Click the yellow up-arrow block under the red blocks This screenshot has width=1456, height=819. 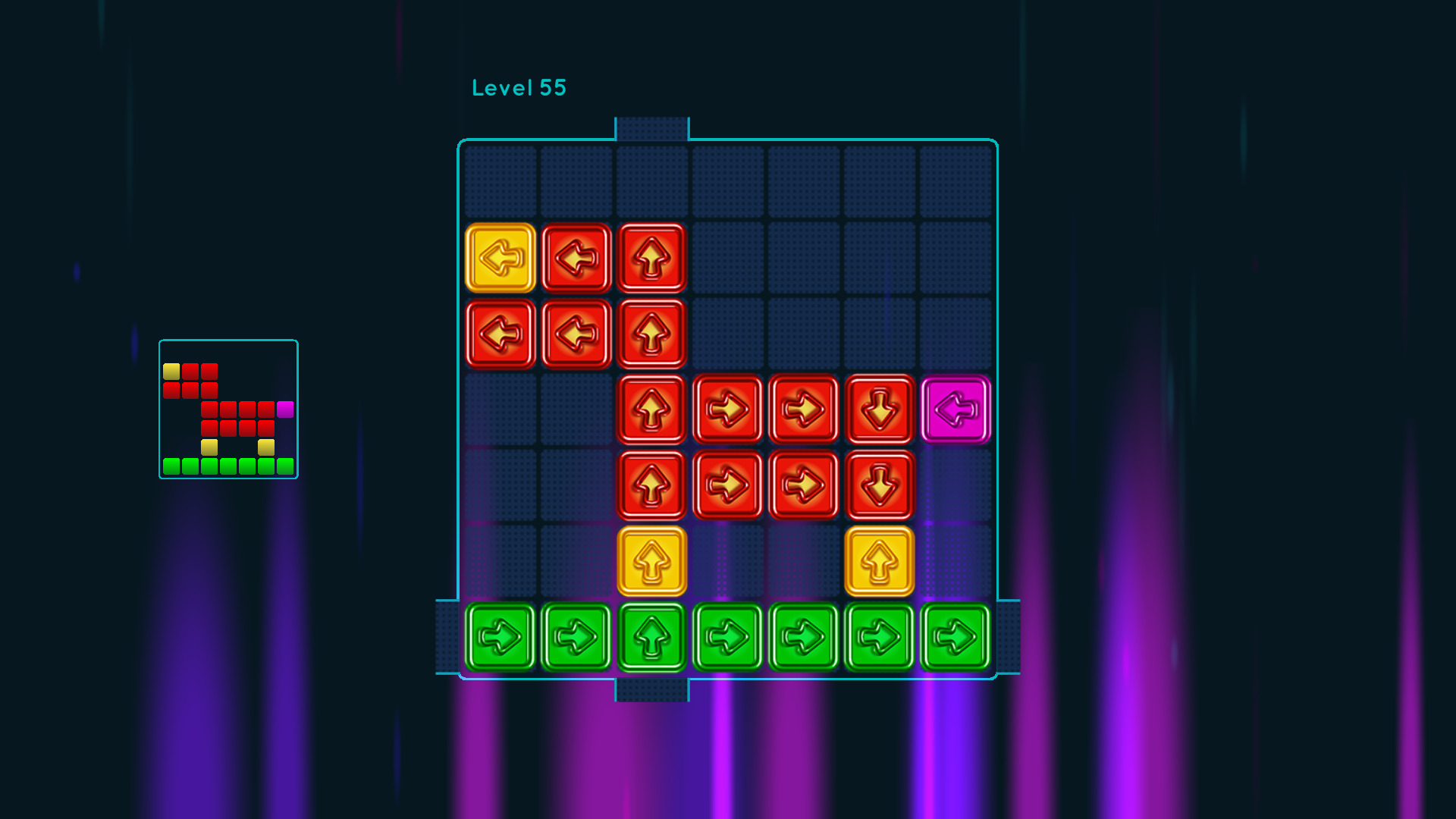(651, 560)
